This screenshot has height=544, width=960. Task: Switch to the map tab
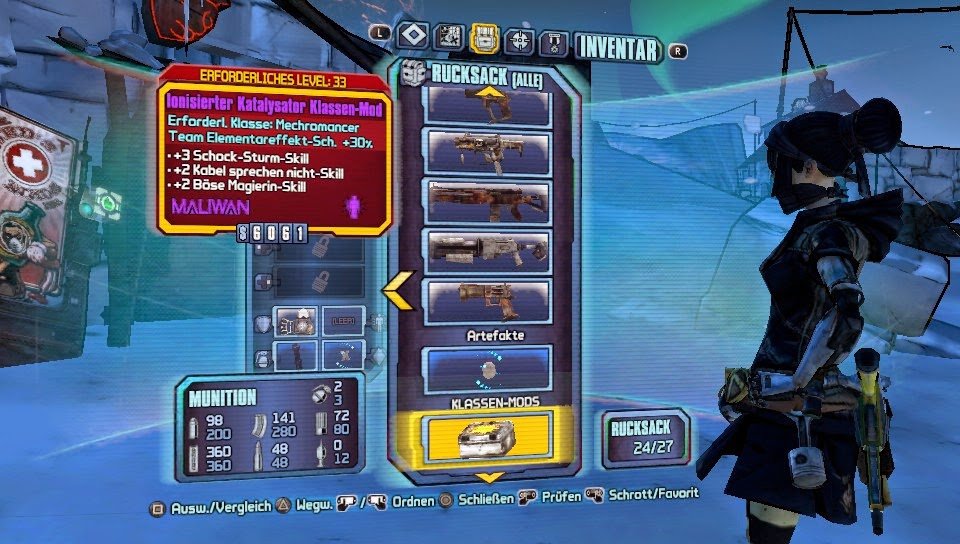click(449, 37)
